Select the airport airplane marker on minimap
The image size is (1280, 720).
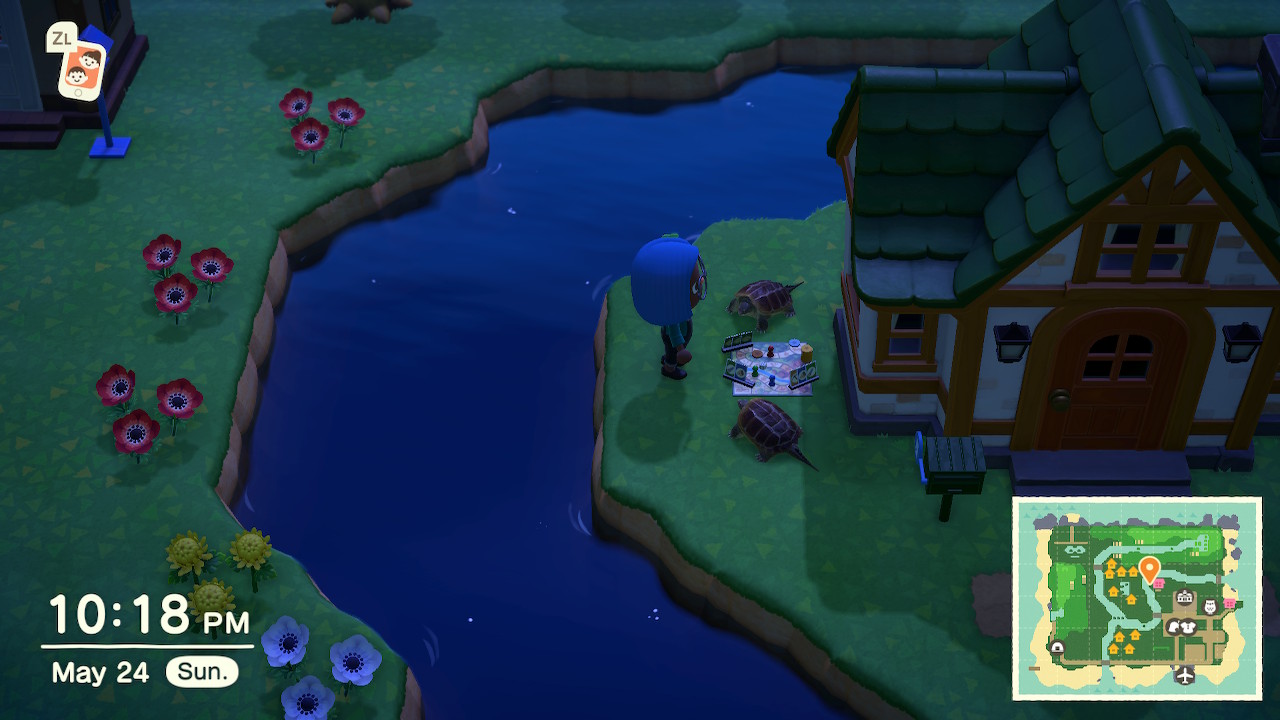click(x=1185, y=675)
